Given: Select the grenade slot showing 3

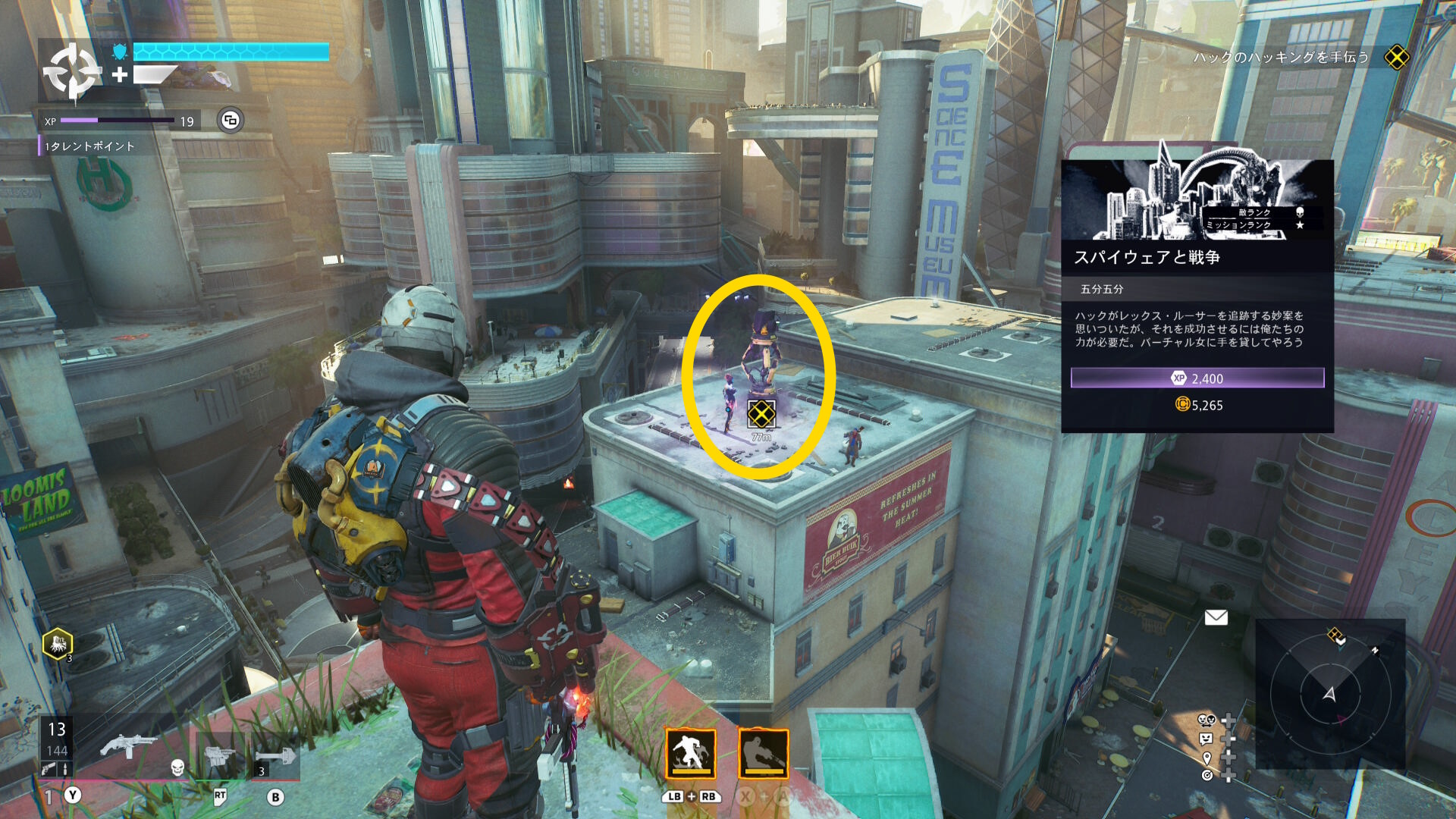Looking at the screenshot, I should [x=275, y=757].
